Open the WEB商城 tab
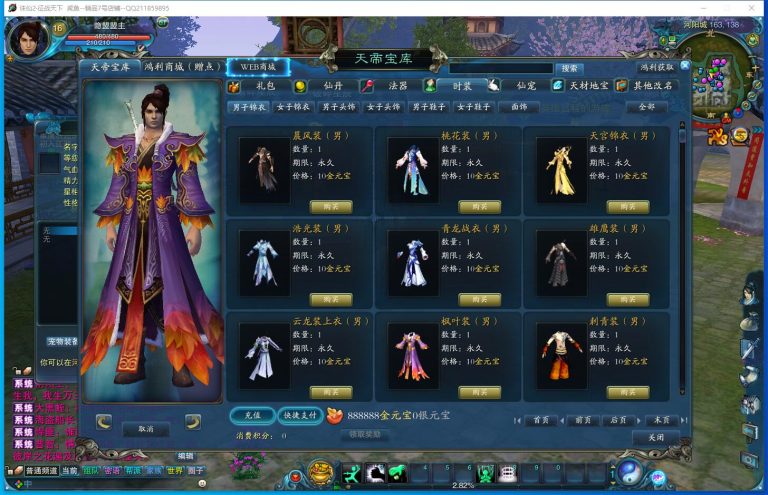Screen dimensions: 768x495 258,67
